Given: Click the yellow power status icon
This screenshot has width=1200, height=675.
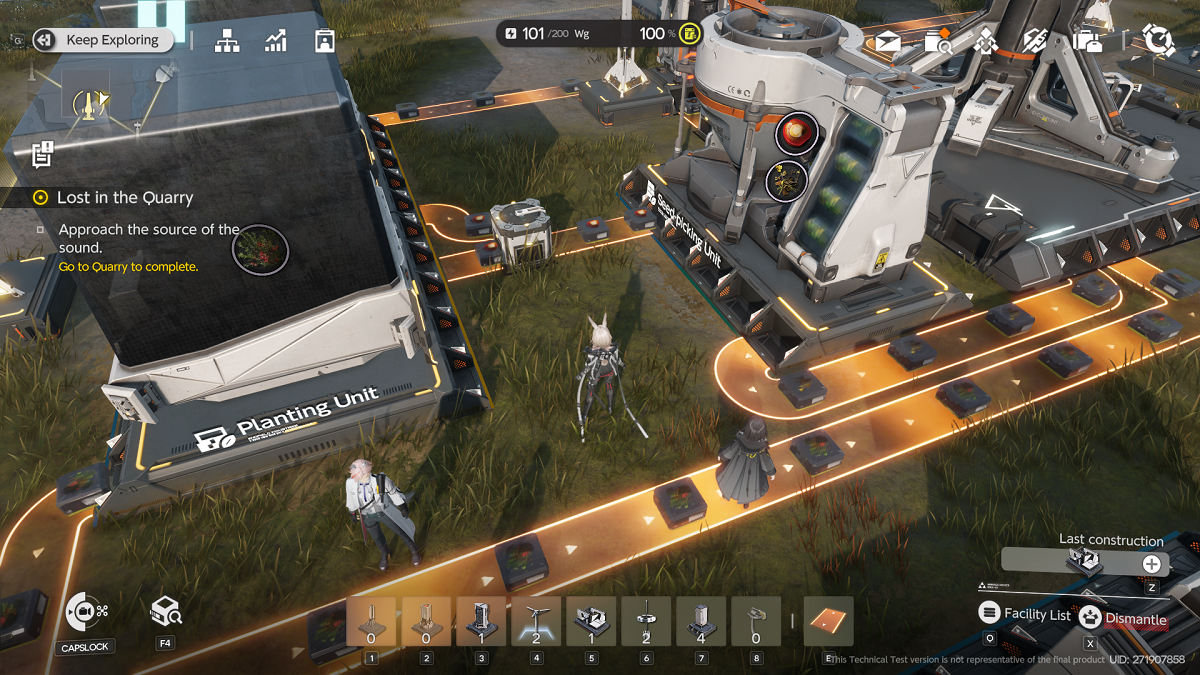Looking at the screenshot, I should click(690, 34).
